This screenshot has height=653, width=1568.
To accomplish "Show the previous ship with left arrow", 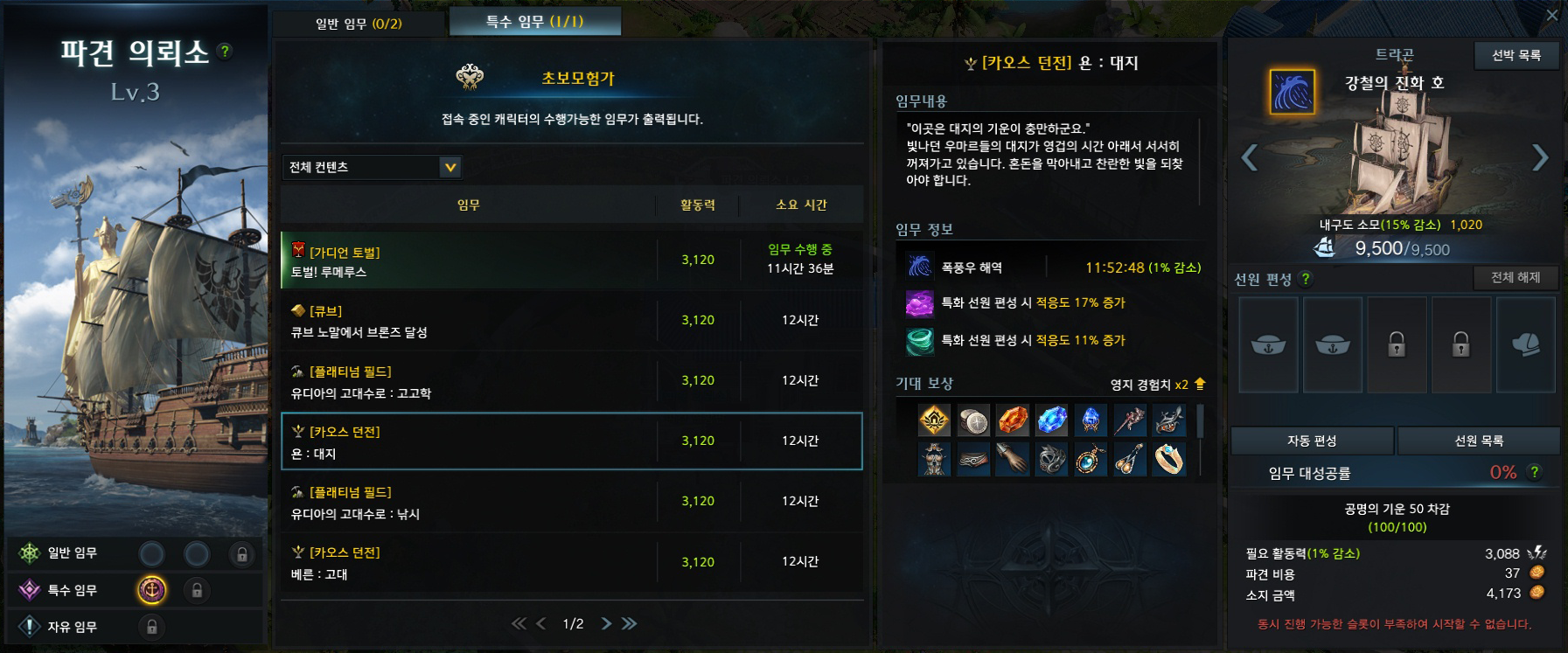I will click(1250, 158).
